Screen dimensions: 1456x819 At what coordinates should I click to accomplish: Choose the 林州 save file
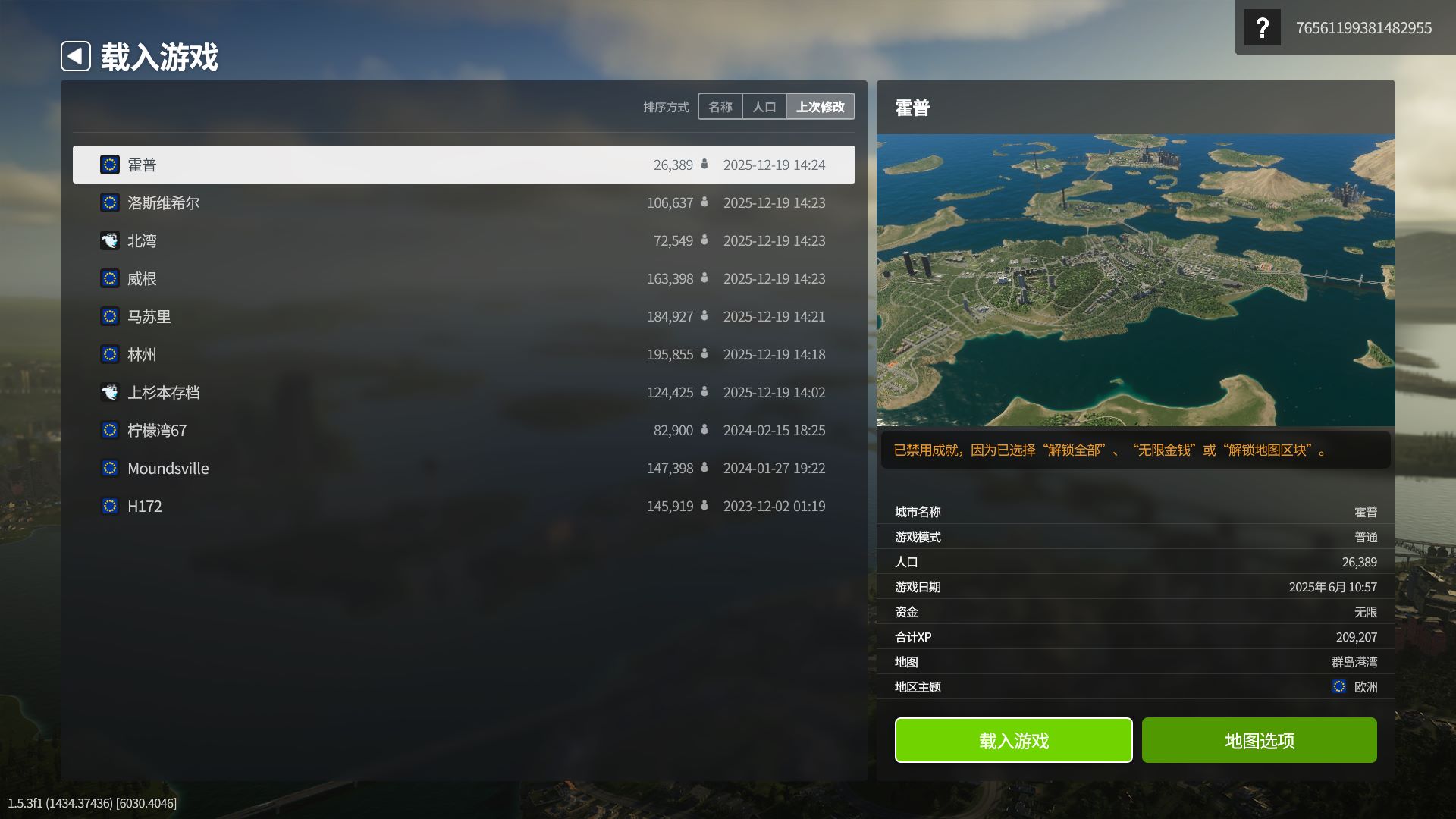463,354
